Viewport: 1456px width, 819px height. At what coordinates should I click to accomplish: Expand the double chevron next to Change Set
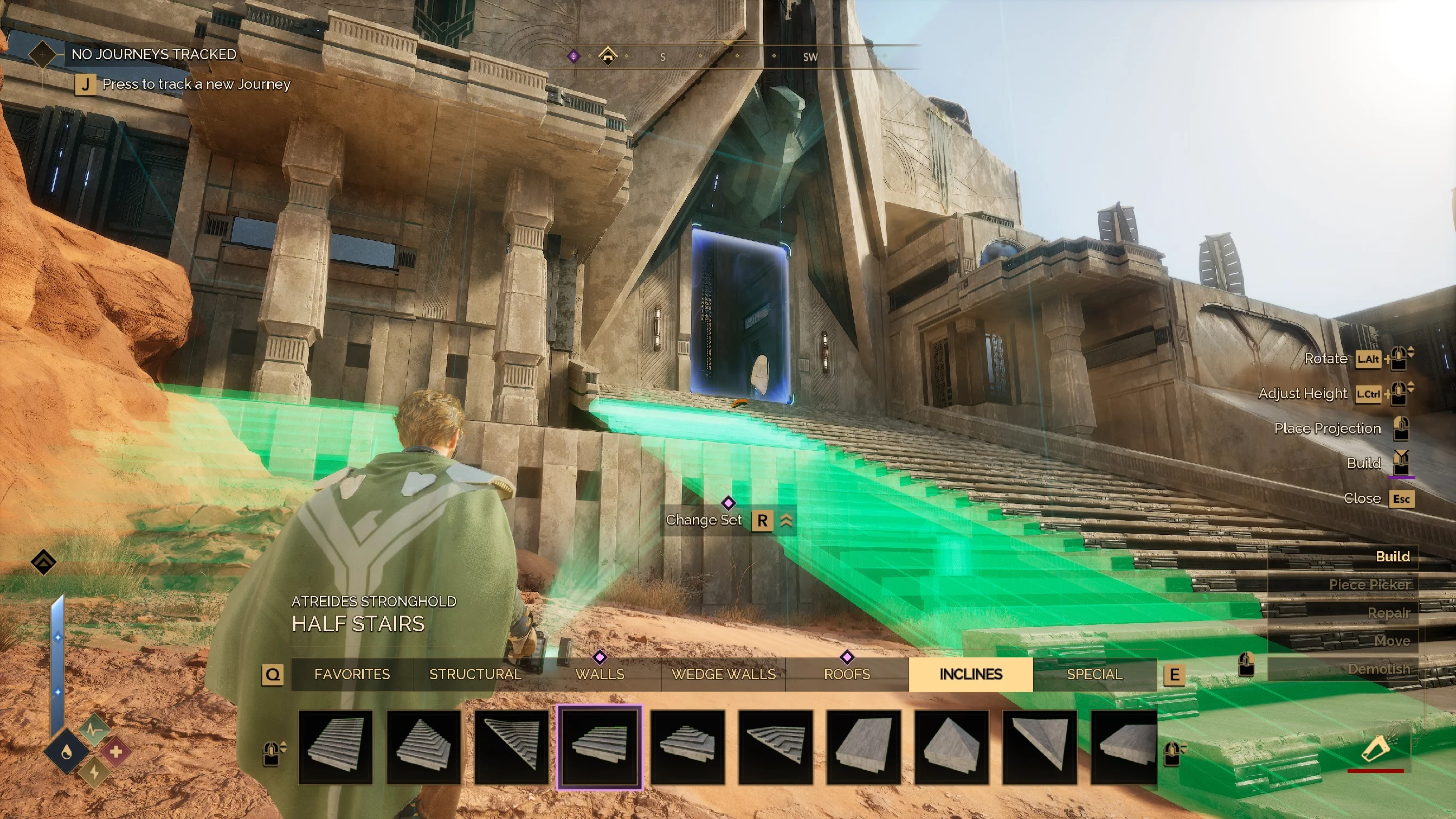click(x=787, y=520)
